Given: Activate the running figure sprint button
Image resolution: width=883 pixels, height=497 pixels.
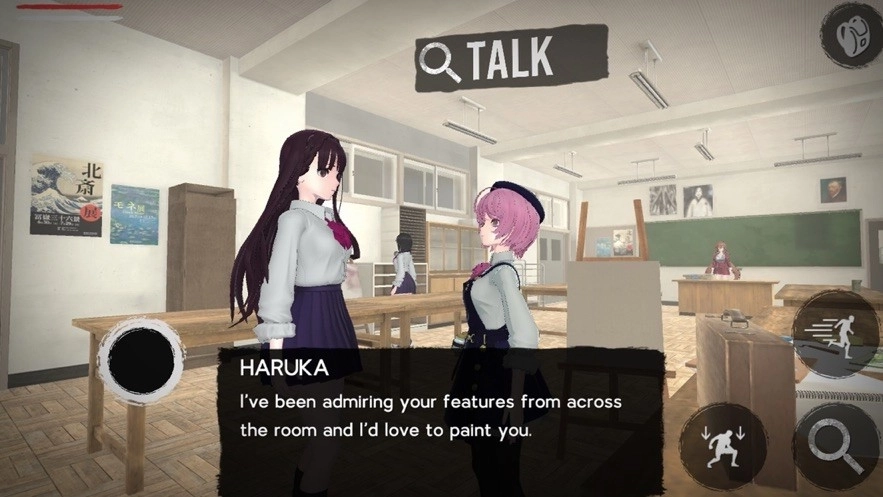Looking at the screenshot, I should [x=836, y=335].
